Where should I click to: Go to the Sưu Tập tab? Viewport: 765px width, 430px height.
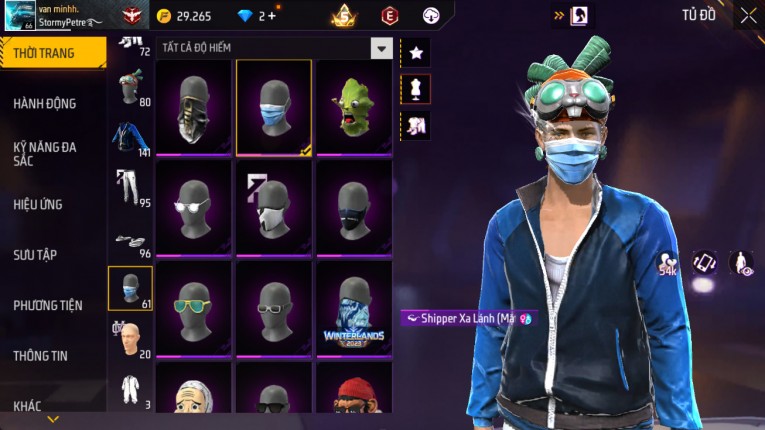pyautogui.click(x=35, y=255)
